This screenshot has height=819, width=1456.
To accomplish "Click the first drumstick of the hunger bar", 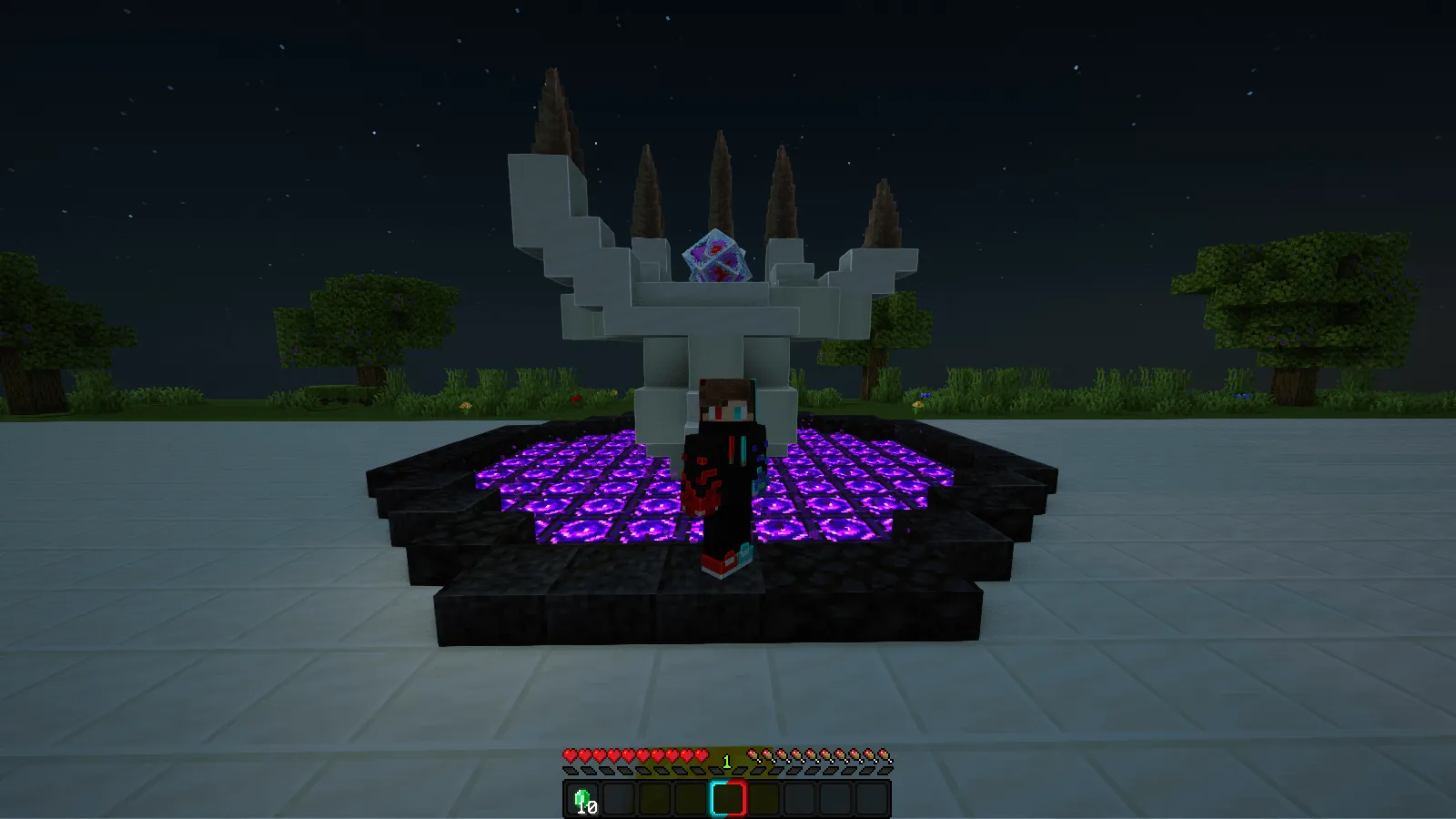I will [x=753, y=754].
